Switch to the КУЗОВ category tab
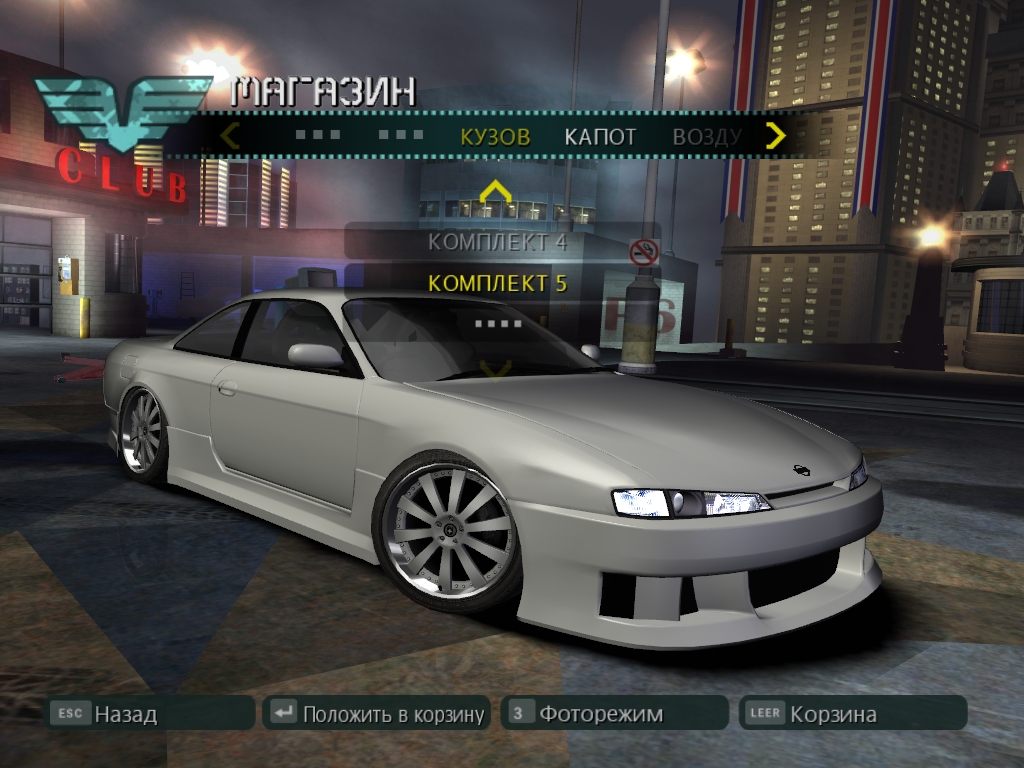Screen dimensions: 1024x768 (x=495, y=137)
